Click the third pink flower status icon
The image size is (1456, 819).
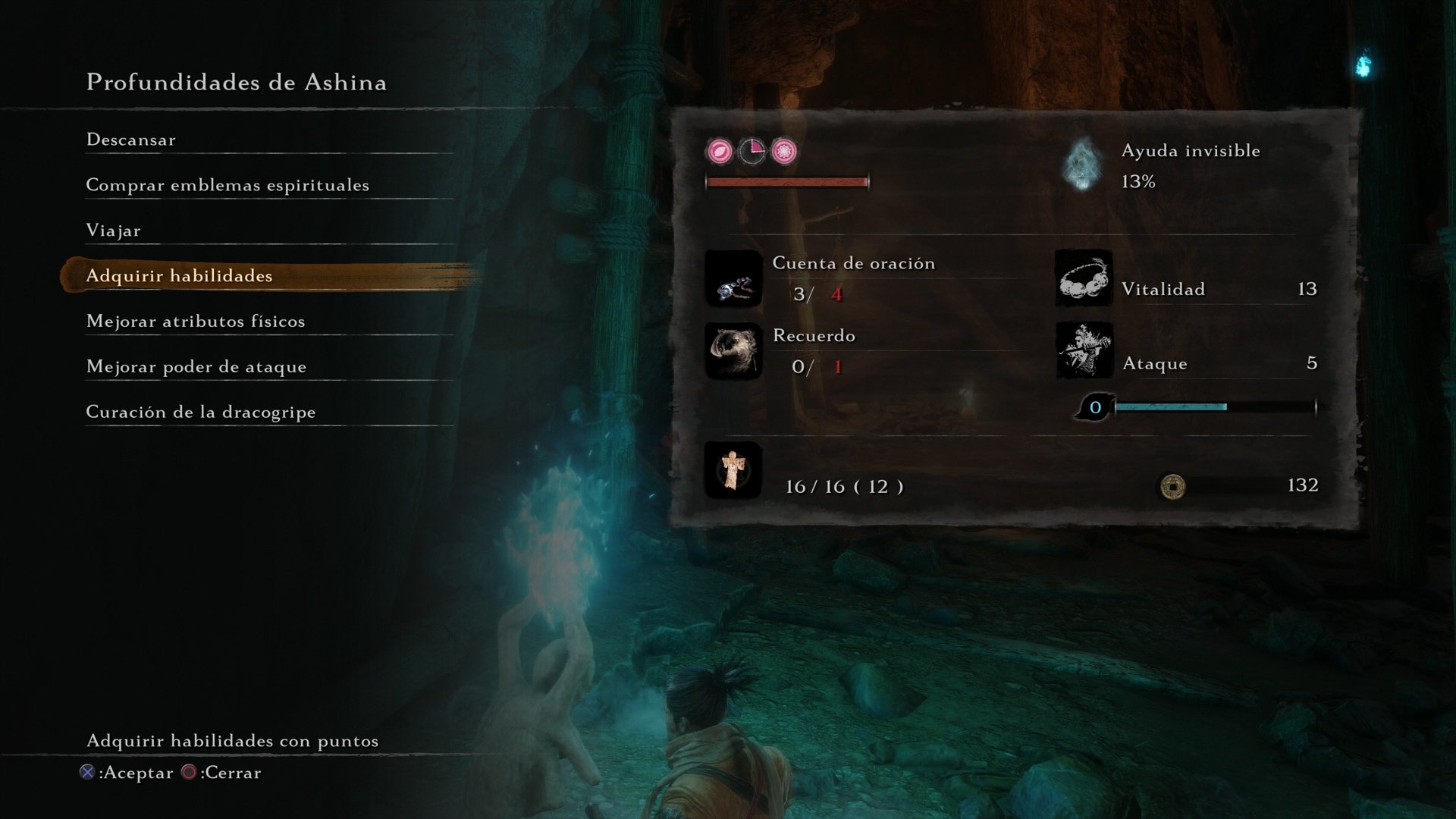coord(783,149)
